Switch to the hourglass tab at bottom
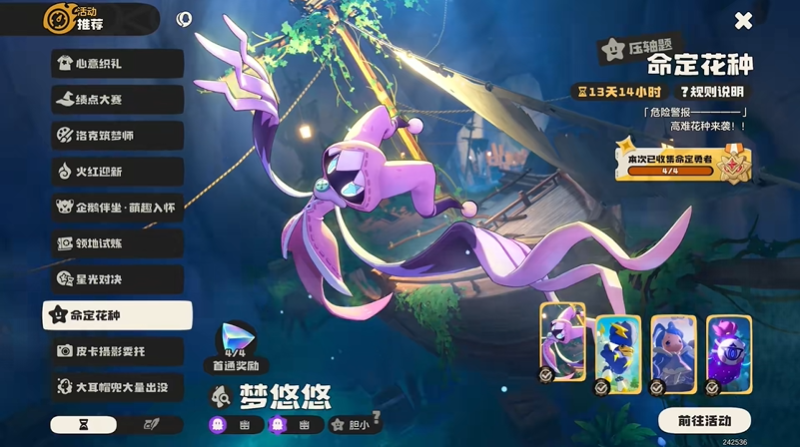Viewport: 800px width, 447px height. pyautogui.click(x=83, y=425)
